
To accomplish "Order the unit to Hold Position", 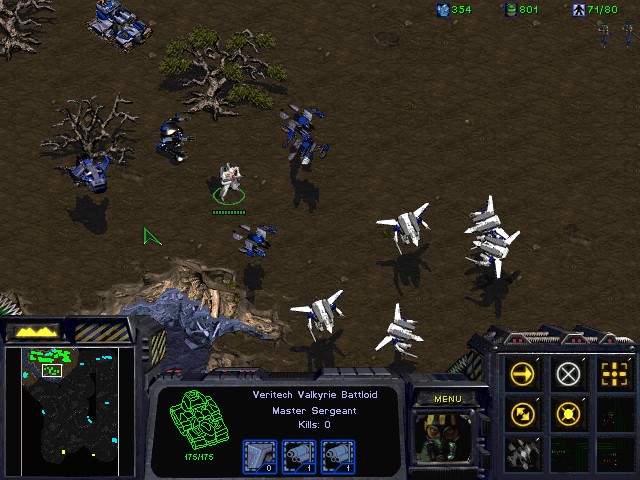I will [x=568, y=412].
